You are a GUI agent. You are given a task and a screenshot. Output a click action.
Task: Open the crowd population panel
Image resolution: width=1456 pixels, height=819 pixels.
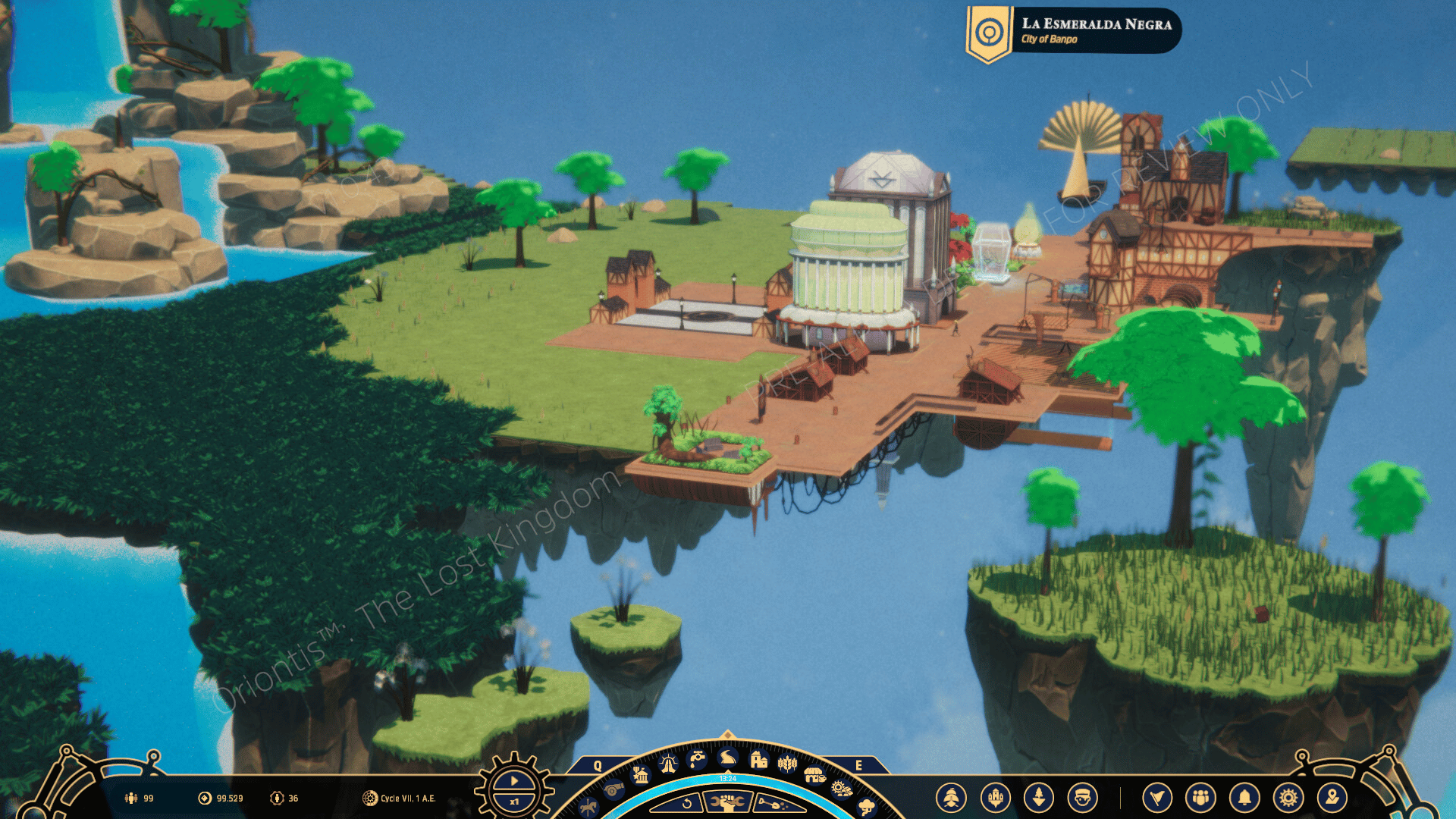click(x=1200, y=798)
